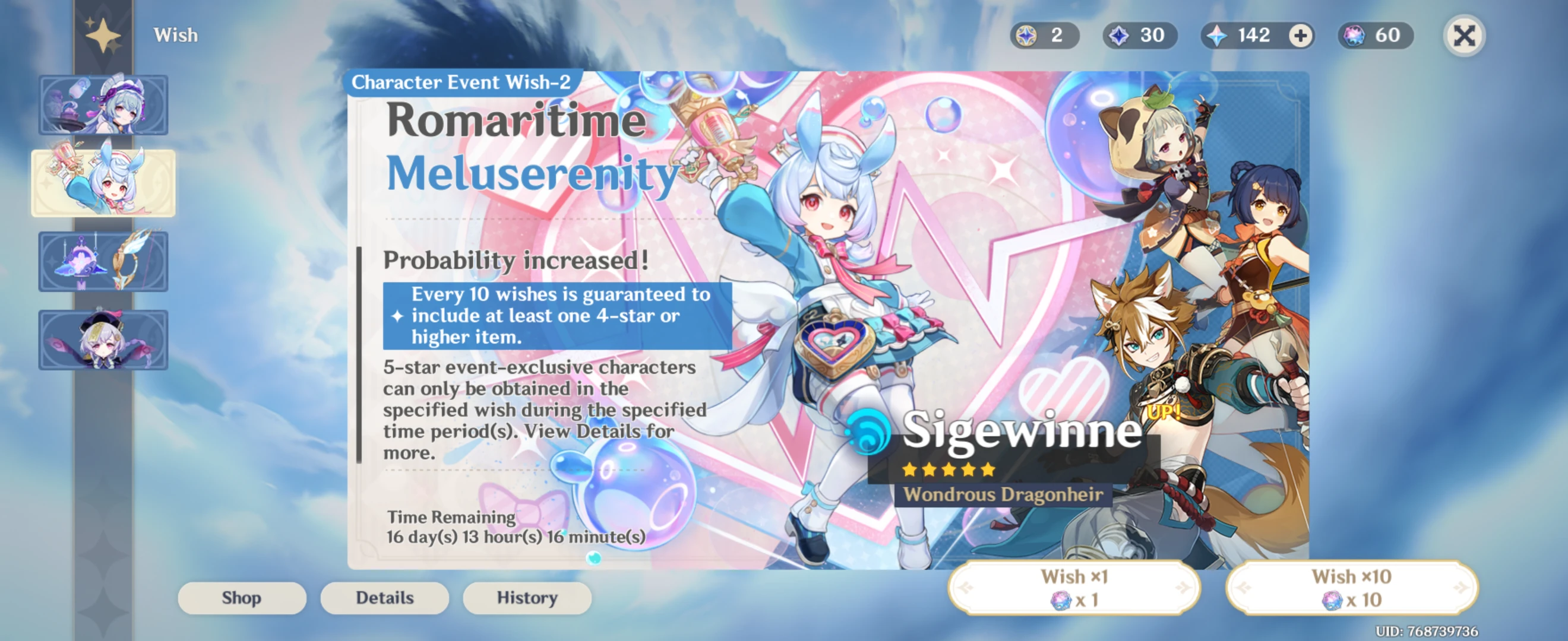
Task: Click the plus icon to purchase Primogems
Action: 1300,35
